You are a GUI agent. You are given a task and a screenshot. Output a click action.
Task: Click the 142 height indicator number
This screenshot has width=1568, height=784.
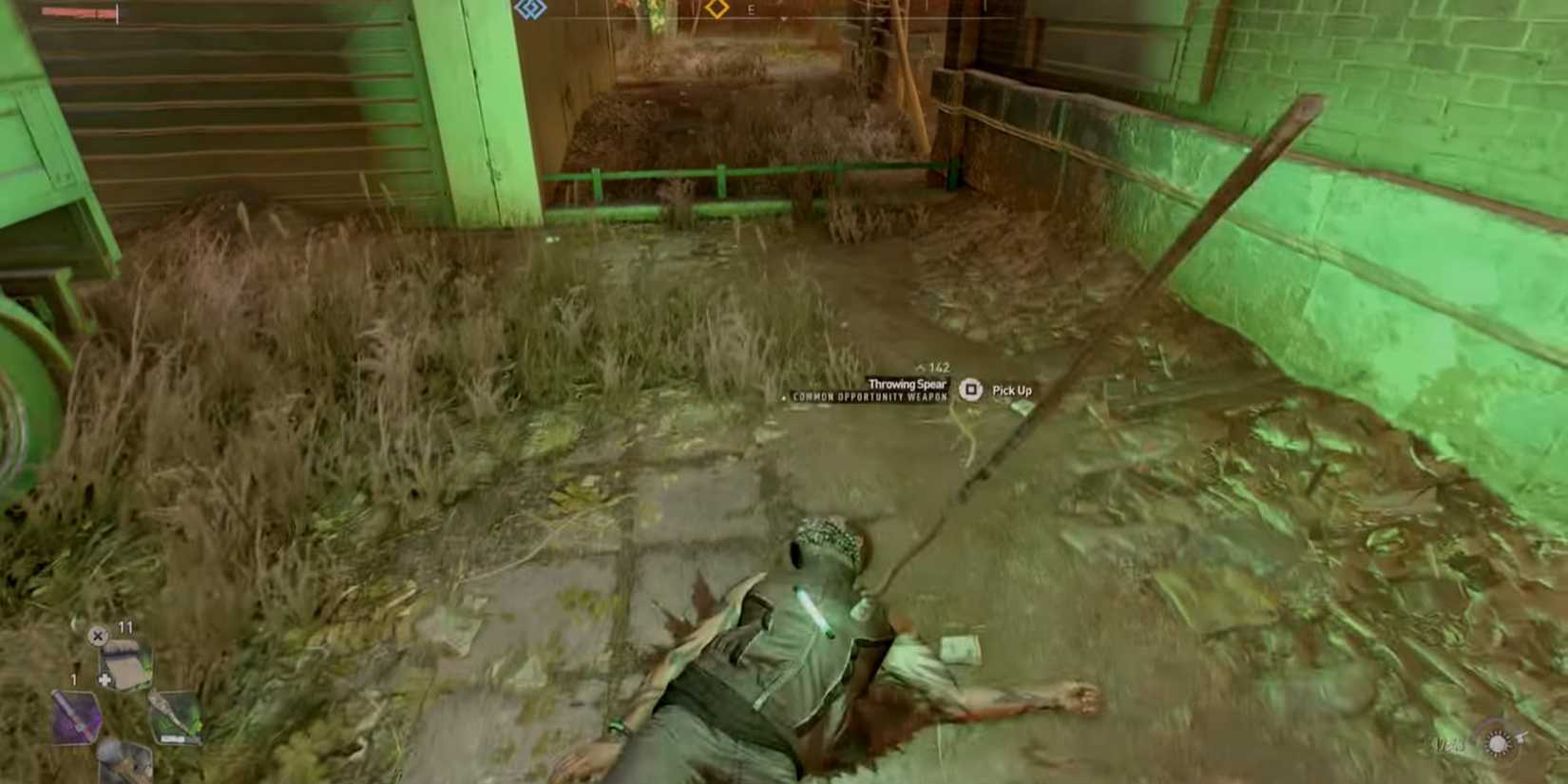coord(938,366)
